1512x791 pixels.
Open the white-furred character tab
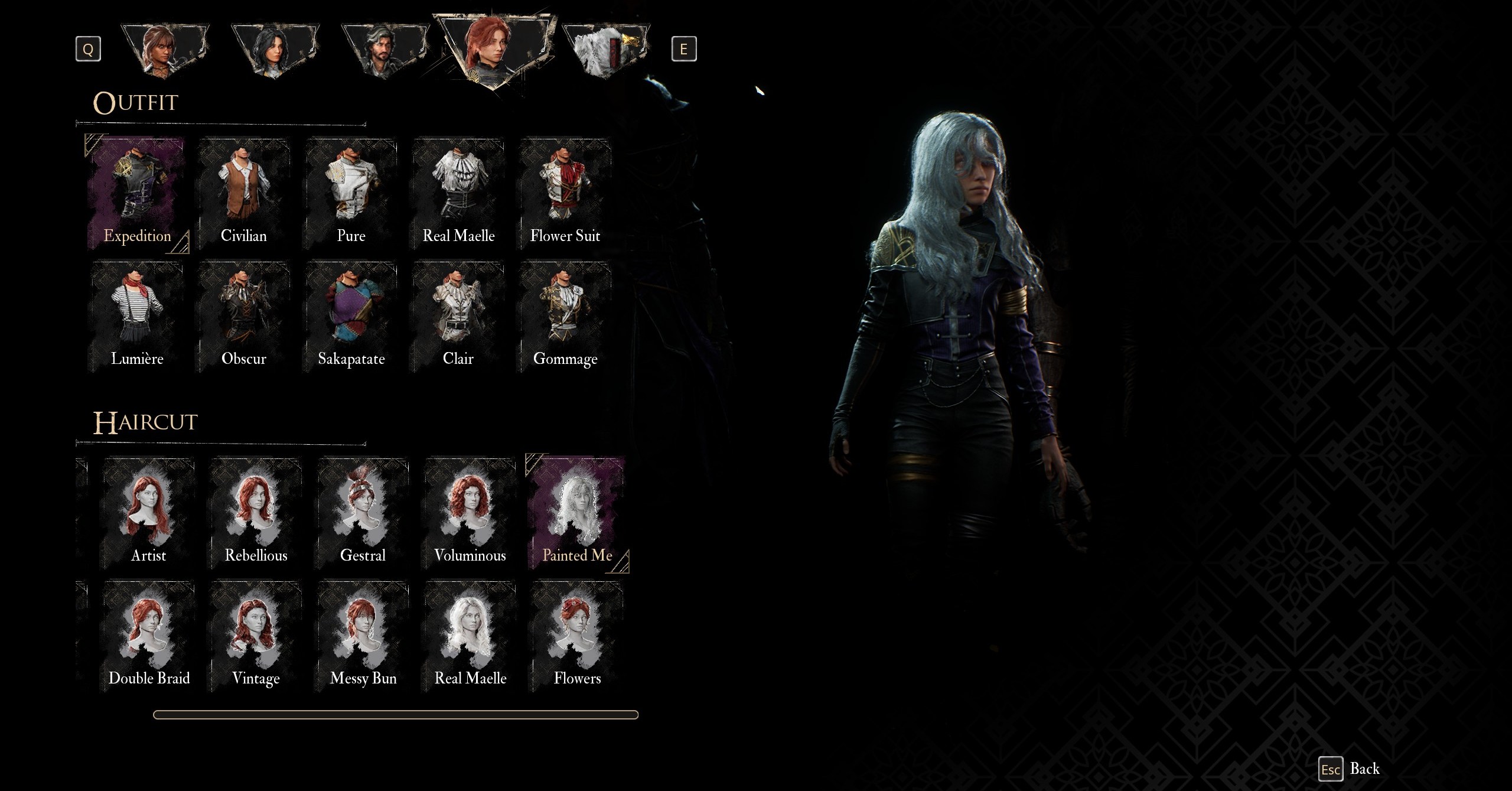pyautogui.click(x=605, y=50)
